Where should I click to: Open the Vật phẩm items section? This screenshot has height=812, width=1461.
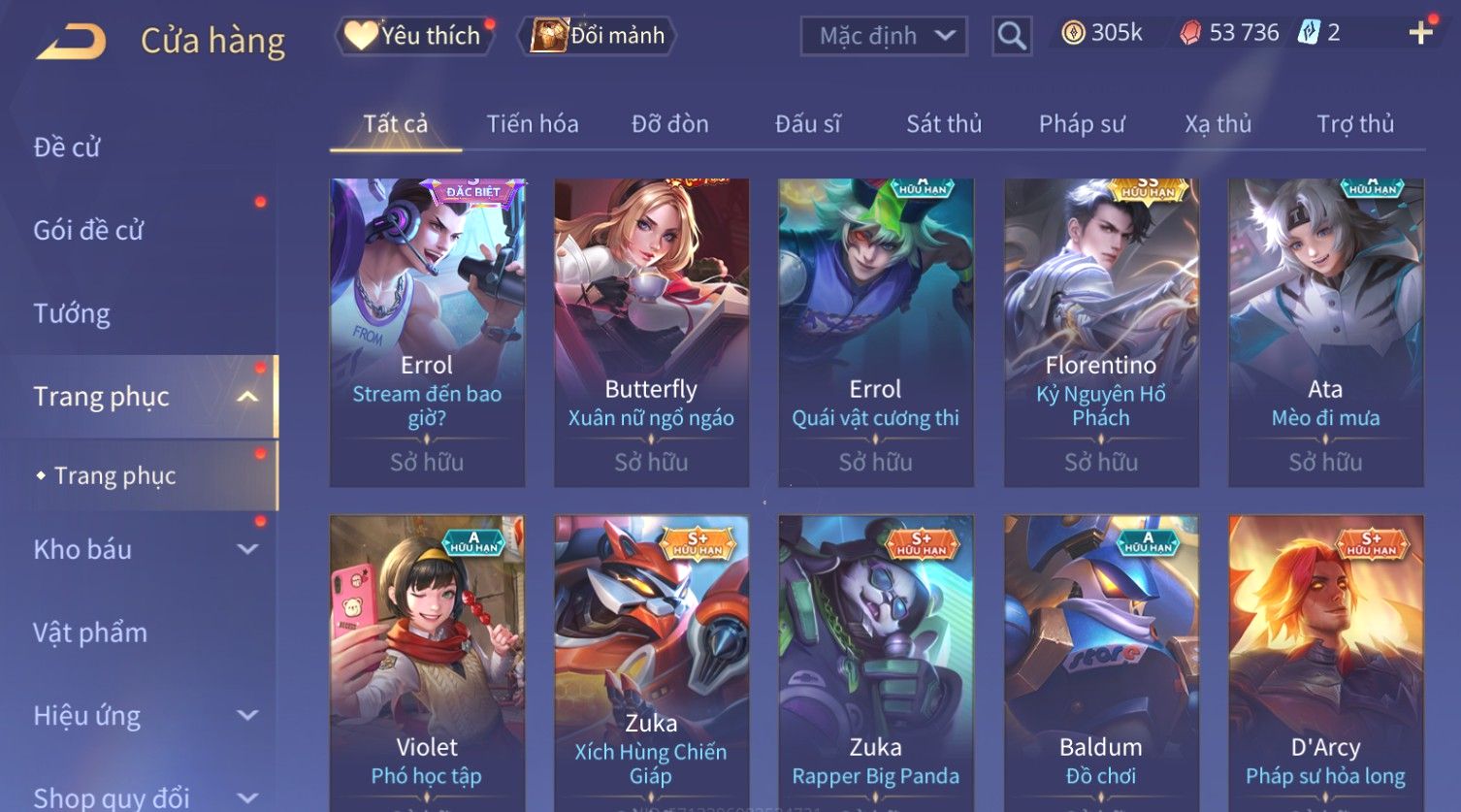tap(90, 633)
